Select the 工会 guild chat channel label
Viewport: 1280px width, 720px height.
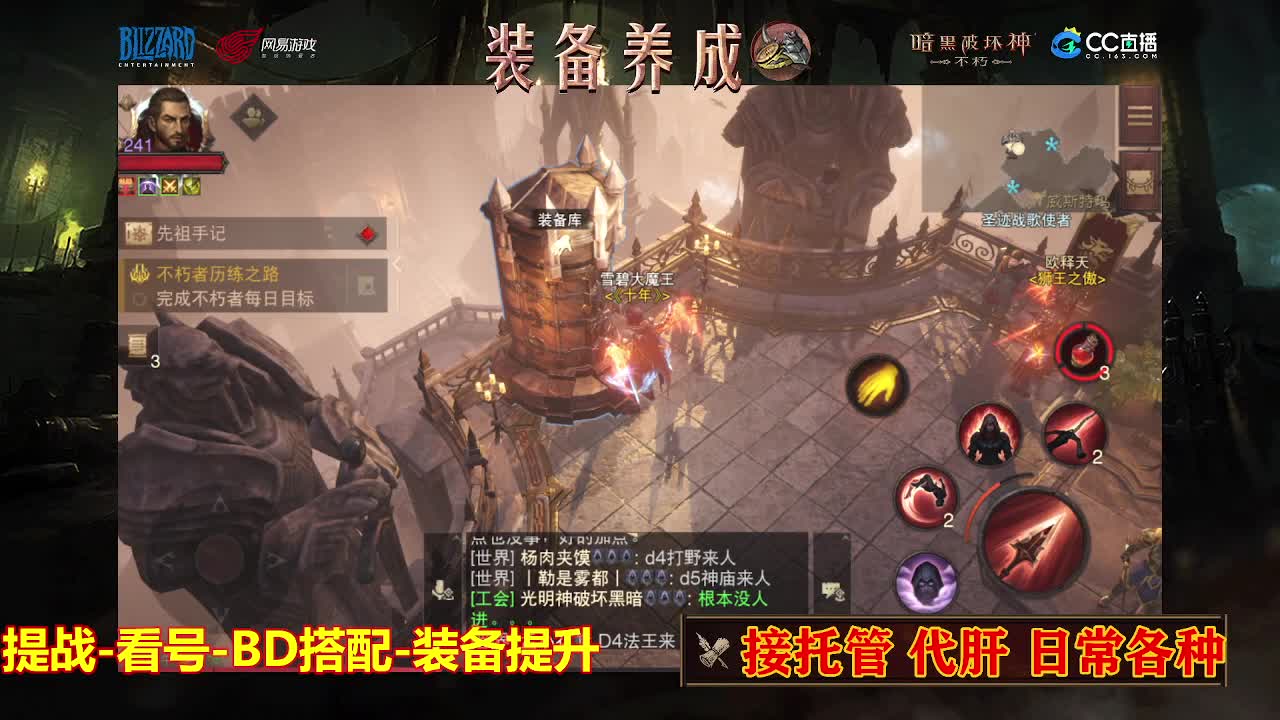tap(492, 597)
